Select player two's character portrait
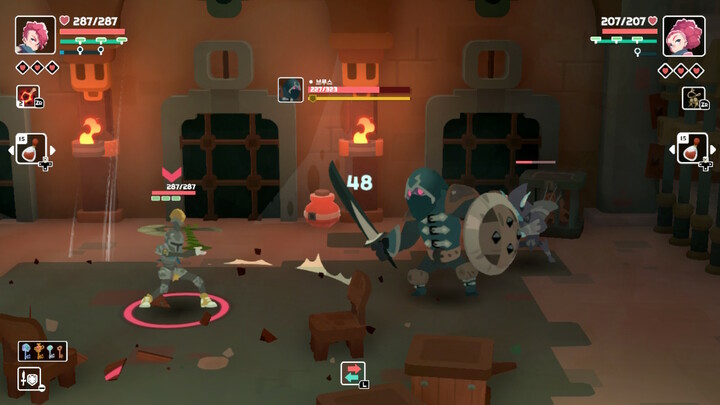The width and height of the screenshot is (720, 405). point(684,36)
